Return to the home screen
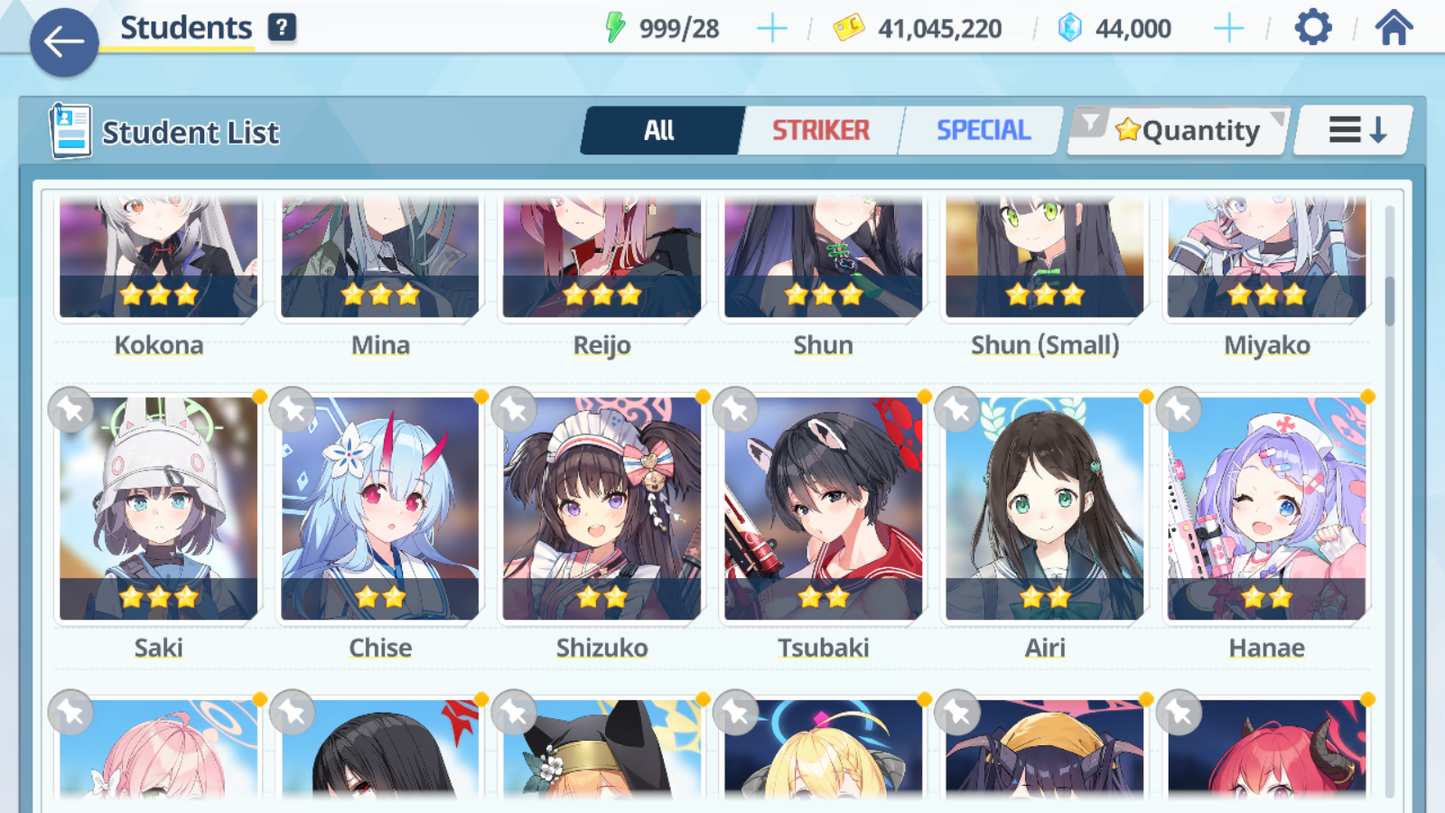Viewport: 1445px width, 813px height. tap(1393, 28)
